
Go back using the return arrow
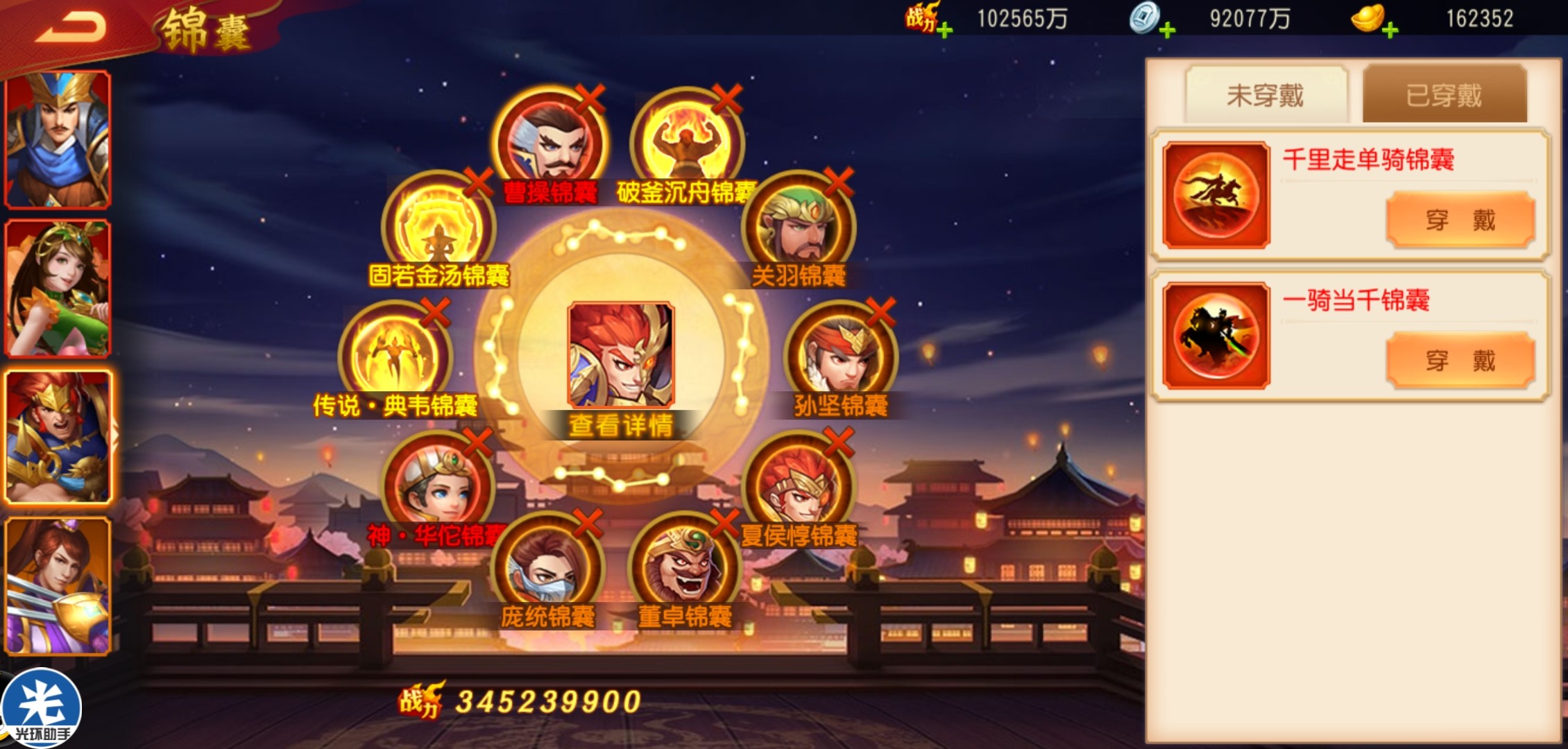click(x=71, y=29)
